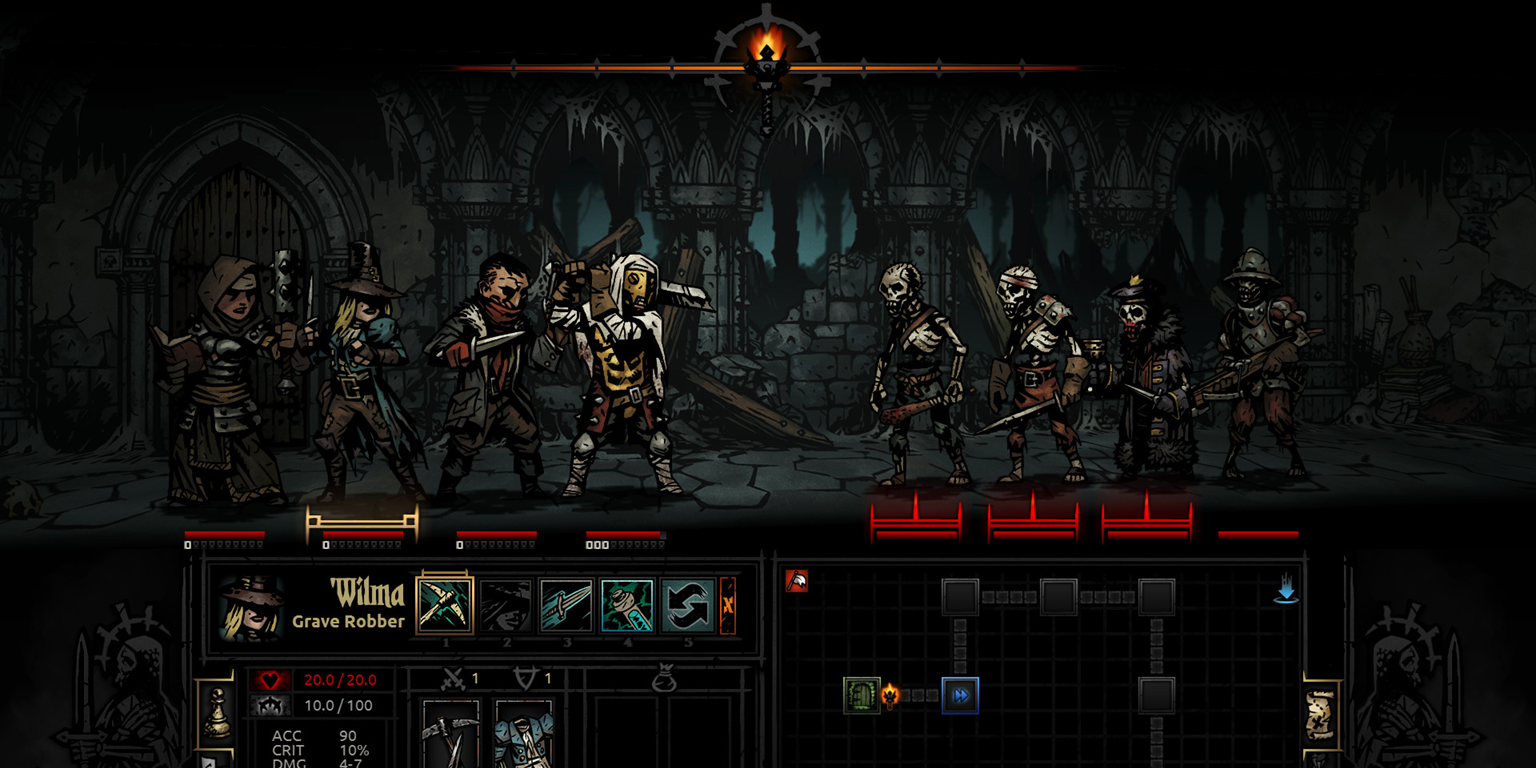The height and width of the screenshot is (768, 1536).
Task: Click Wilma's Grave Robber portrait
Action: pos(251,608)
